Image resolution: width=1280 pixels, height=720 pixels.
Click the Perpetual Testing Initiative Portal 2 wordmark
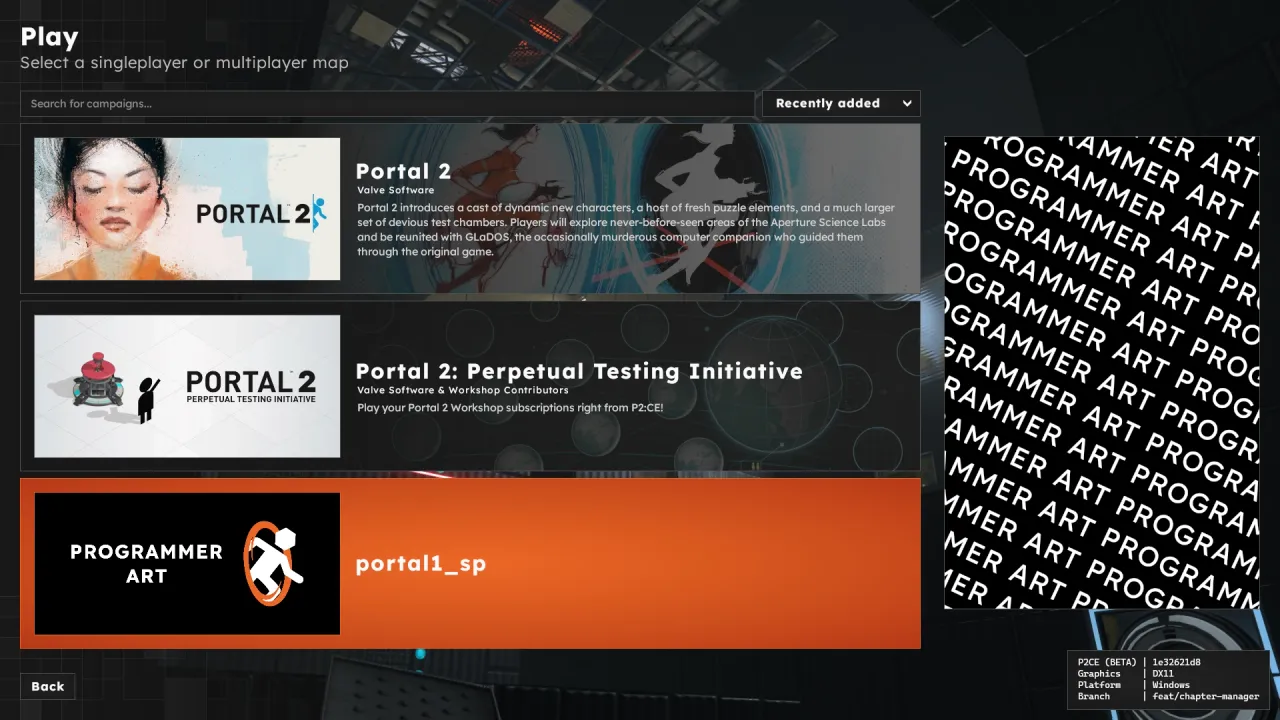[x=251, y=381]
